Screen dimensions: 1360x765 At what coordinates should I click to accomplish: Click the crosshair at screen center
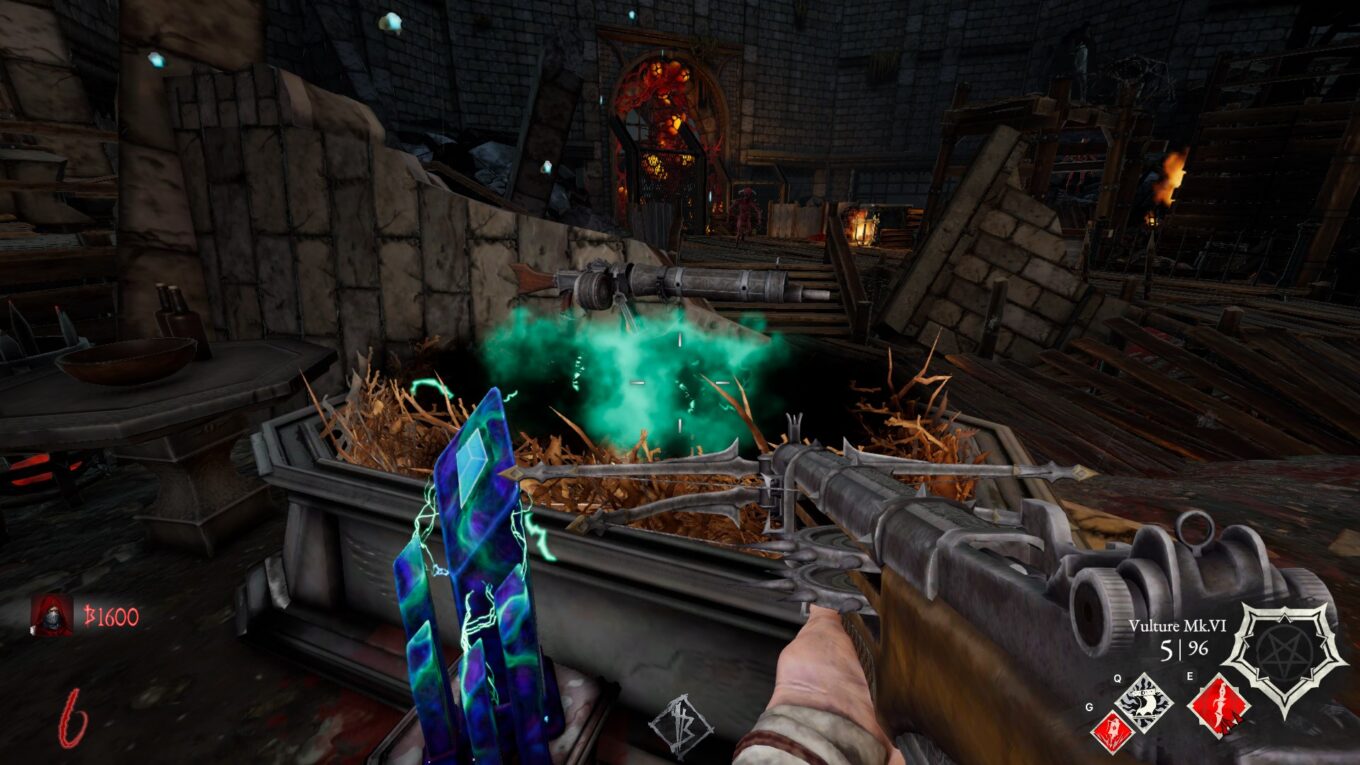(x=680, y=382)
